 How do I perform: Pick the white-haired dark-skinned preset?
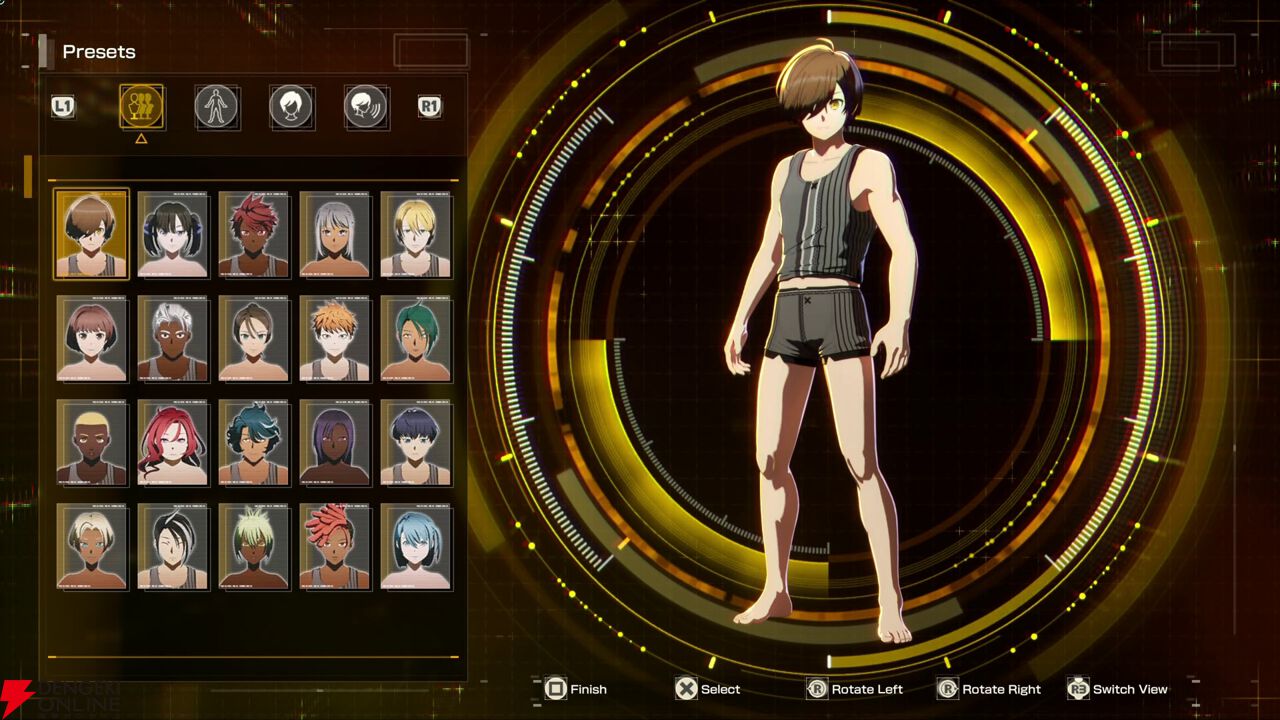point(173,338)
